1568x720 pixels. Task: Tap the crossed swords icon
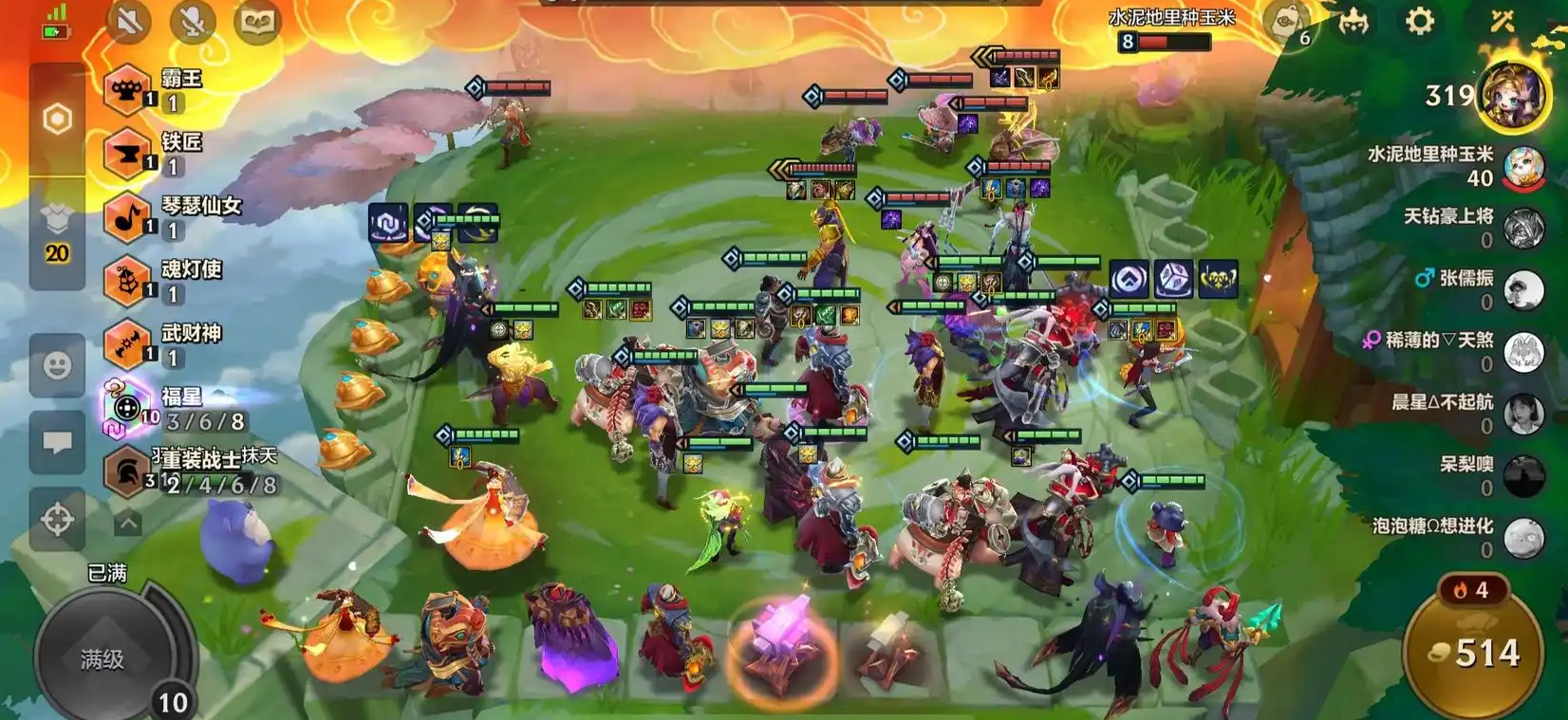pos(1502,21)
